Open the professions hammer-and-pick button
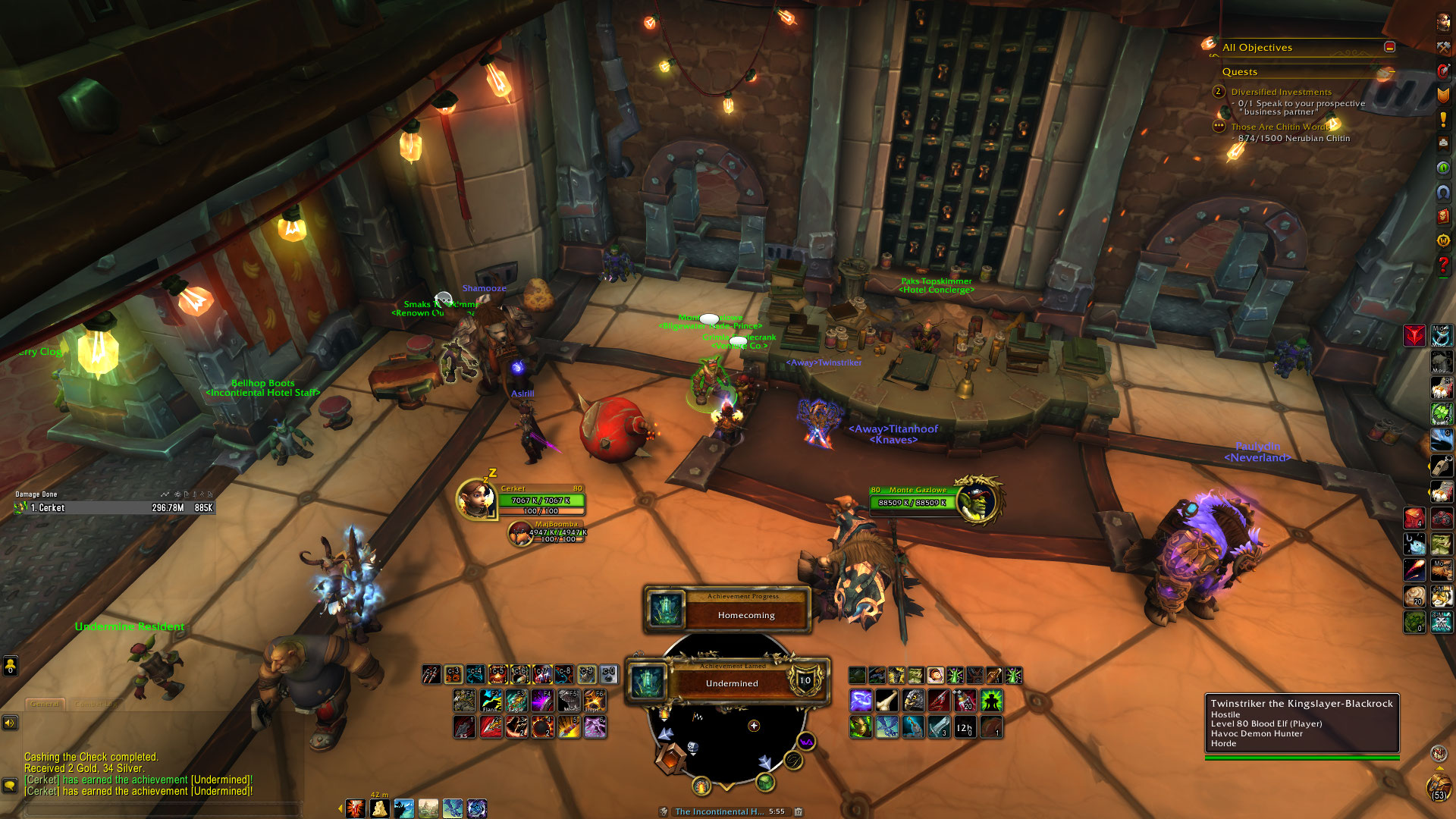 coord(1442,47)
